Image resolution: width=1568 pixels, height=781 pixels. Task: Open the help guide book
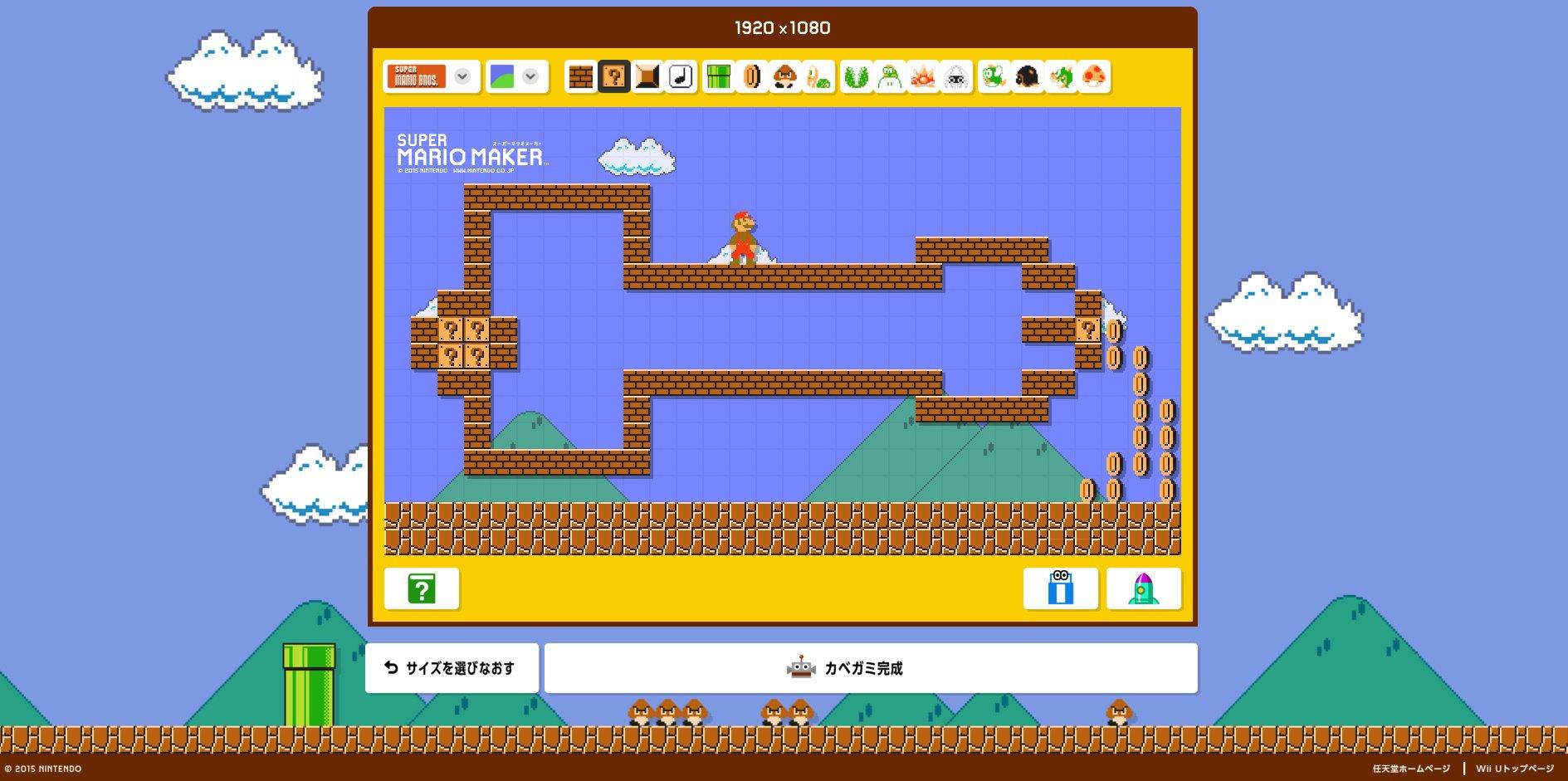tap(423, 588)
